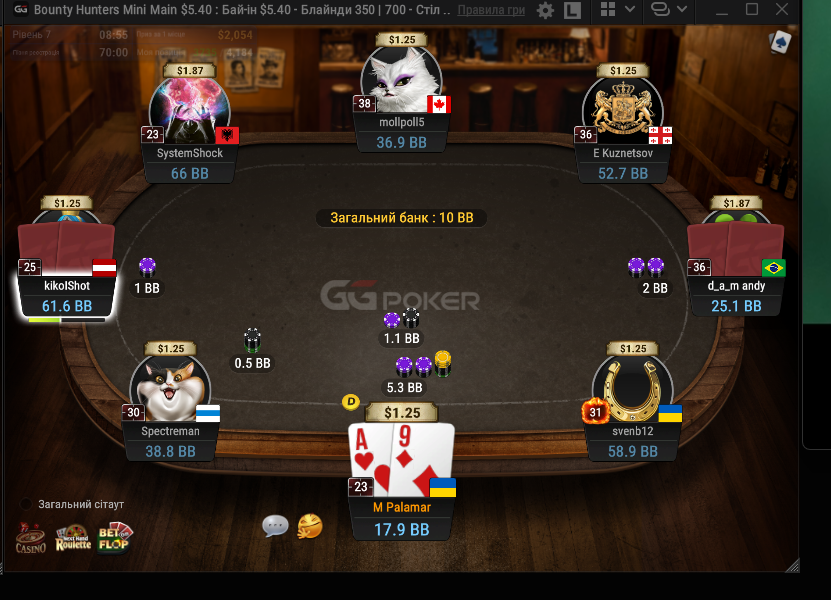Open Next Hand Roulette
Image resolution: width=831 pixels, height=600 pixels.
(73, 538)
